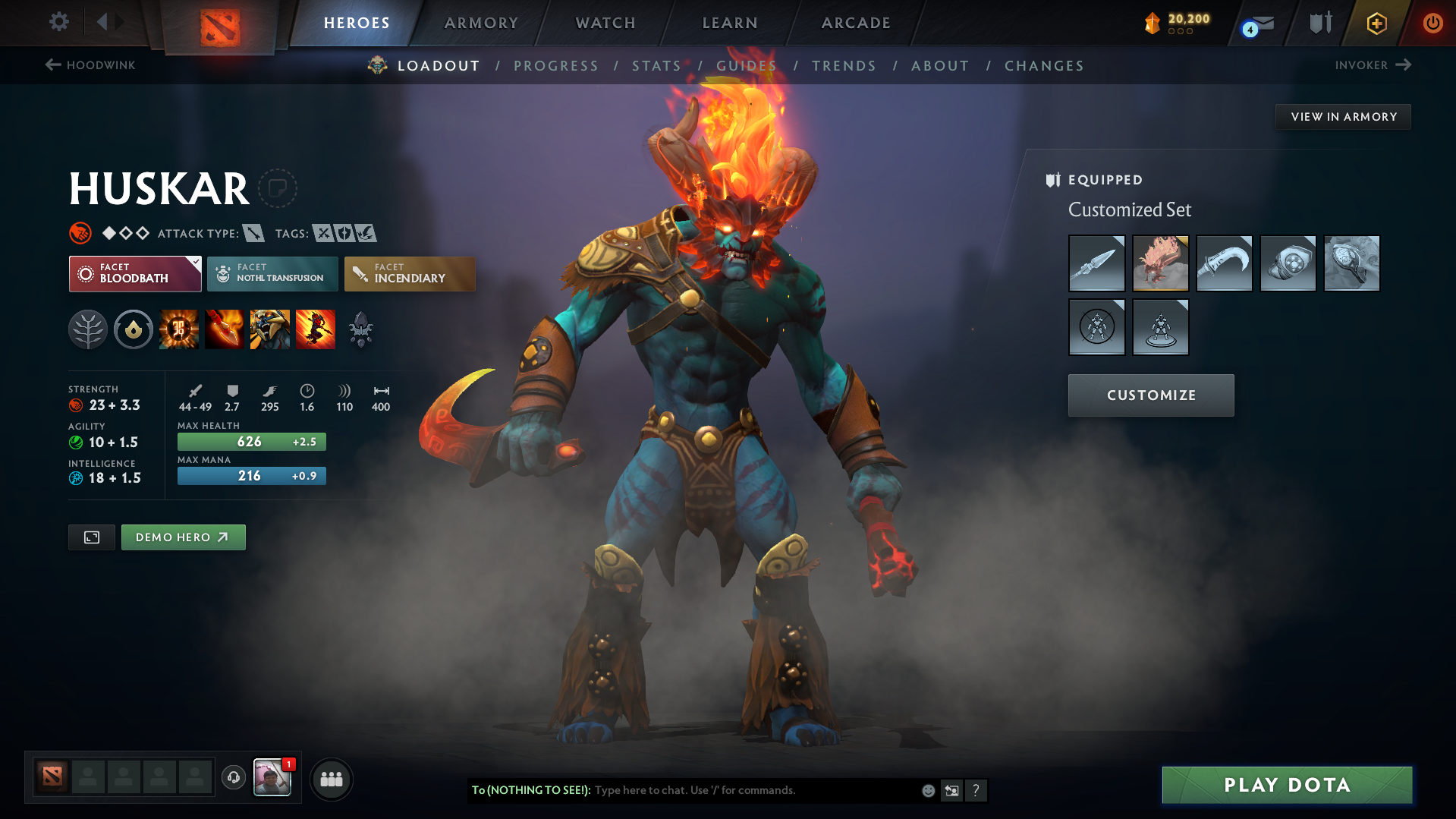The height and width of the screenshot is (819, 1456).
Task: Select the Berserker's Blood ability icon
Action: (270, 329)
